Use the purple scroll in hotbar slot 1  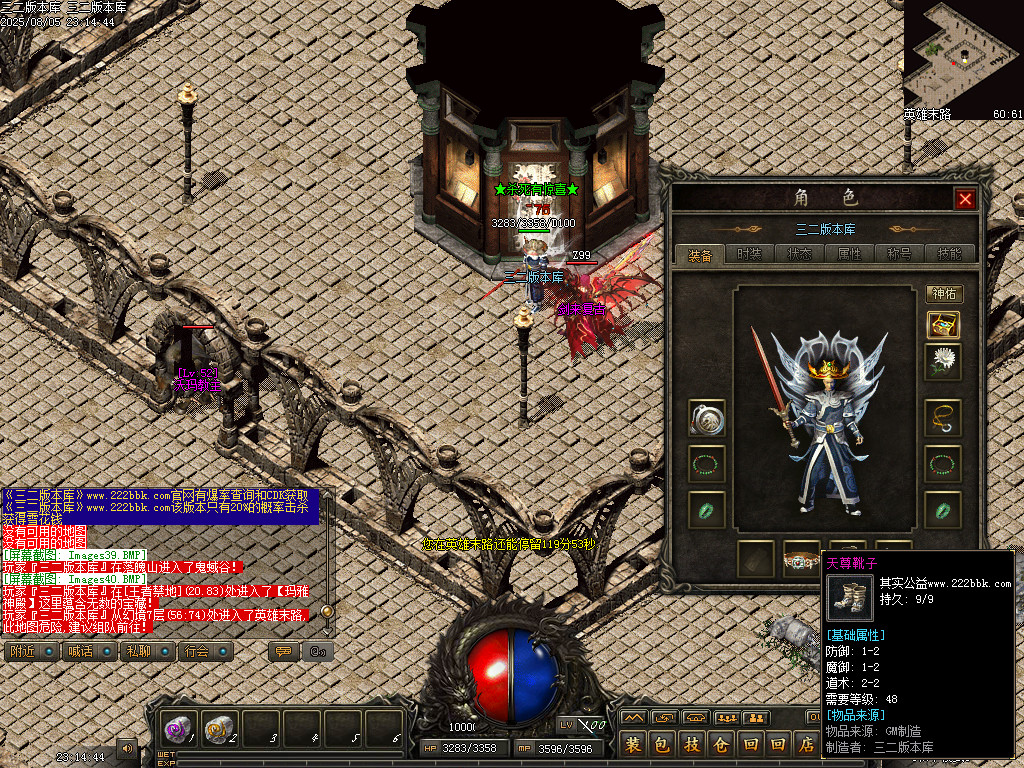click(181, 730)
